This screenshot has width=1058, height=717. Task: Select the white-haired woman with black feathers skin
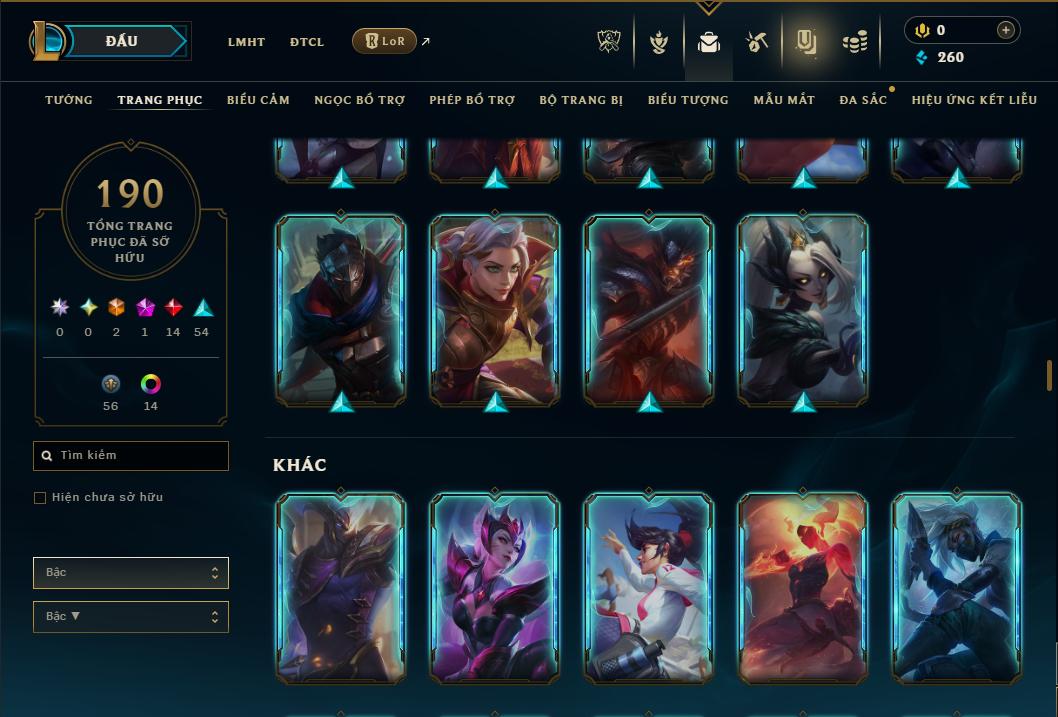[x=803, y=310]
